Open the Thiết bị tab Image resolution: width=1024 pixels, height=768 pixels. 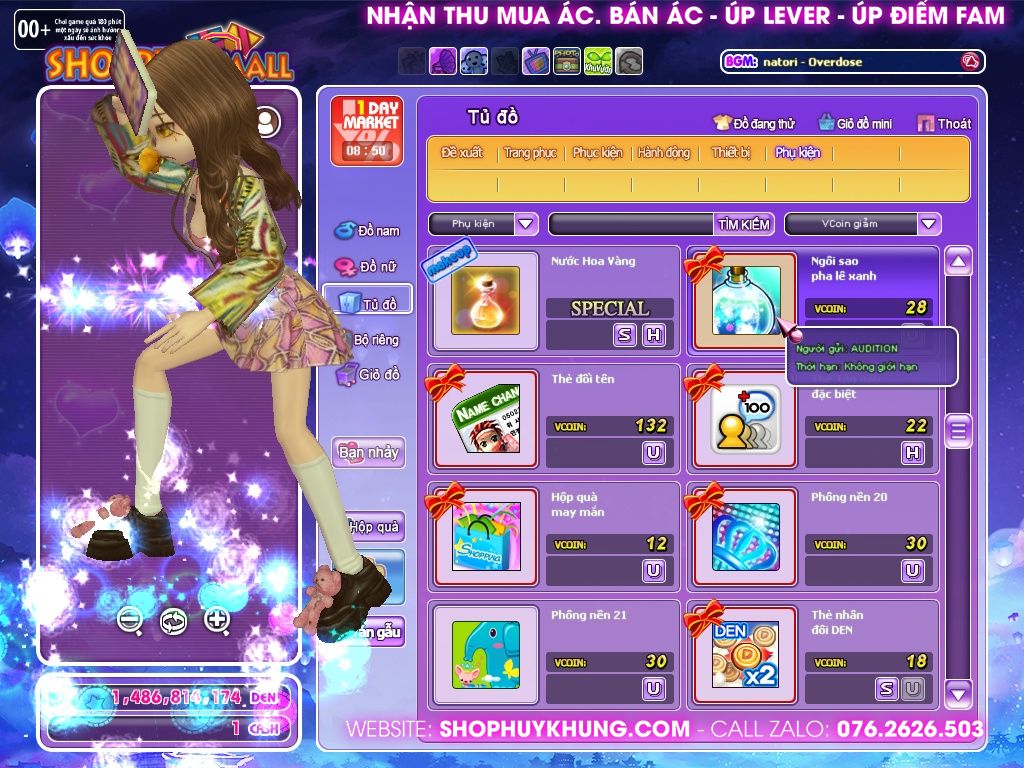tap(731, 153)
